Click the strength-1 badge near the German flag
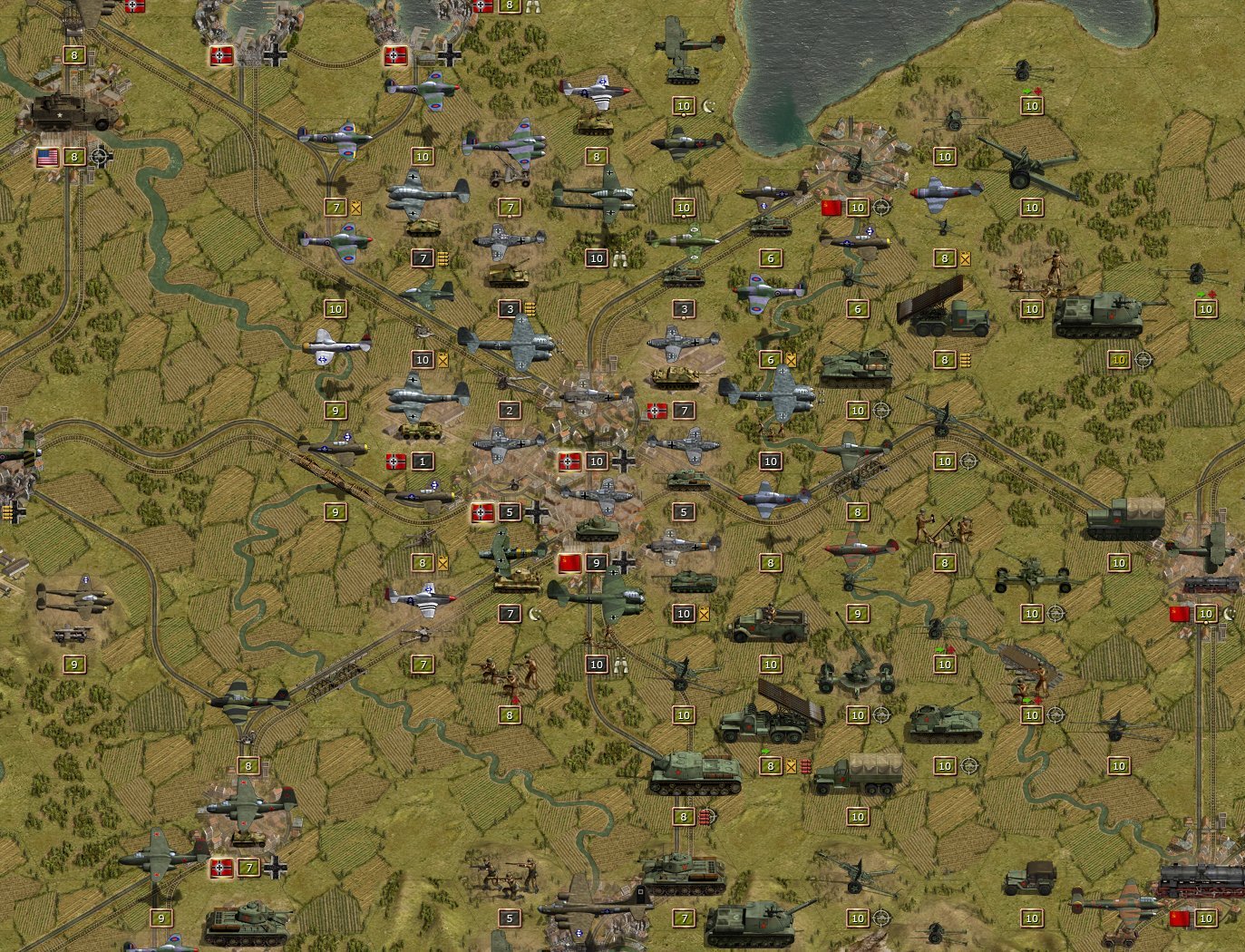The height and width of the screenshot is (952, 1245). (x=422, y=461)
